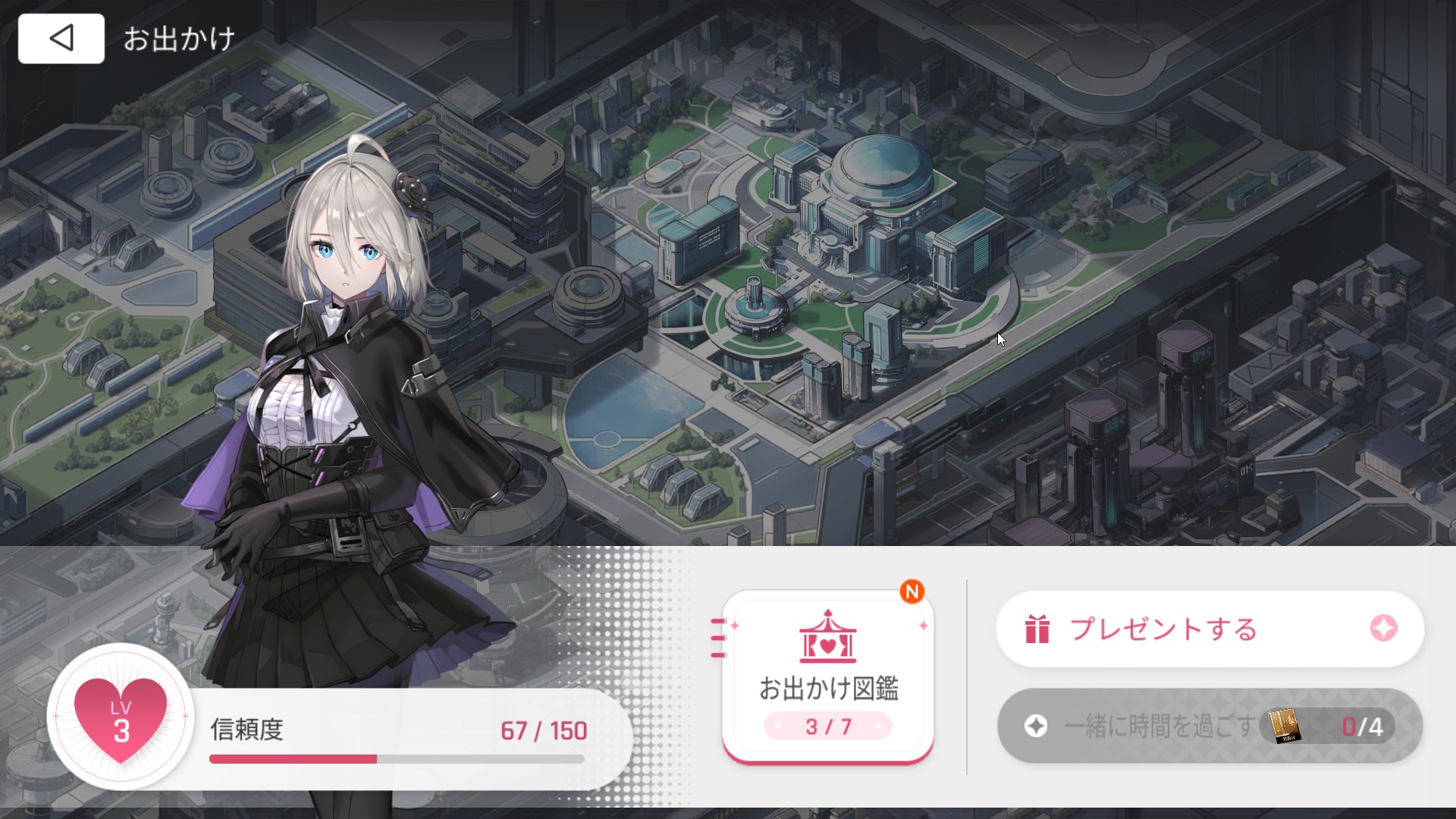Go back using the arrow button

[61, 39]
